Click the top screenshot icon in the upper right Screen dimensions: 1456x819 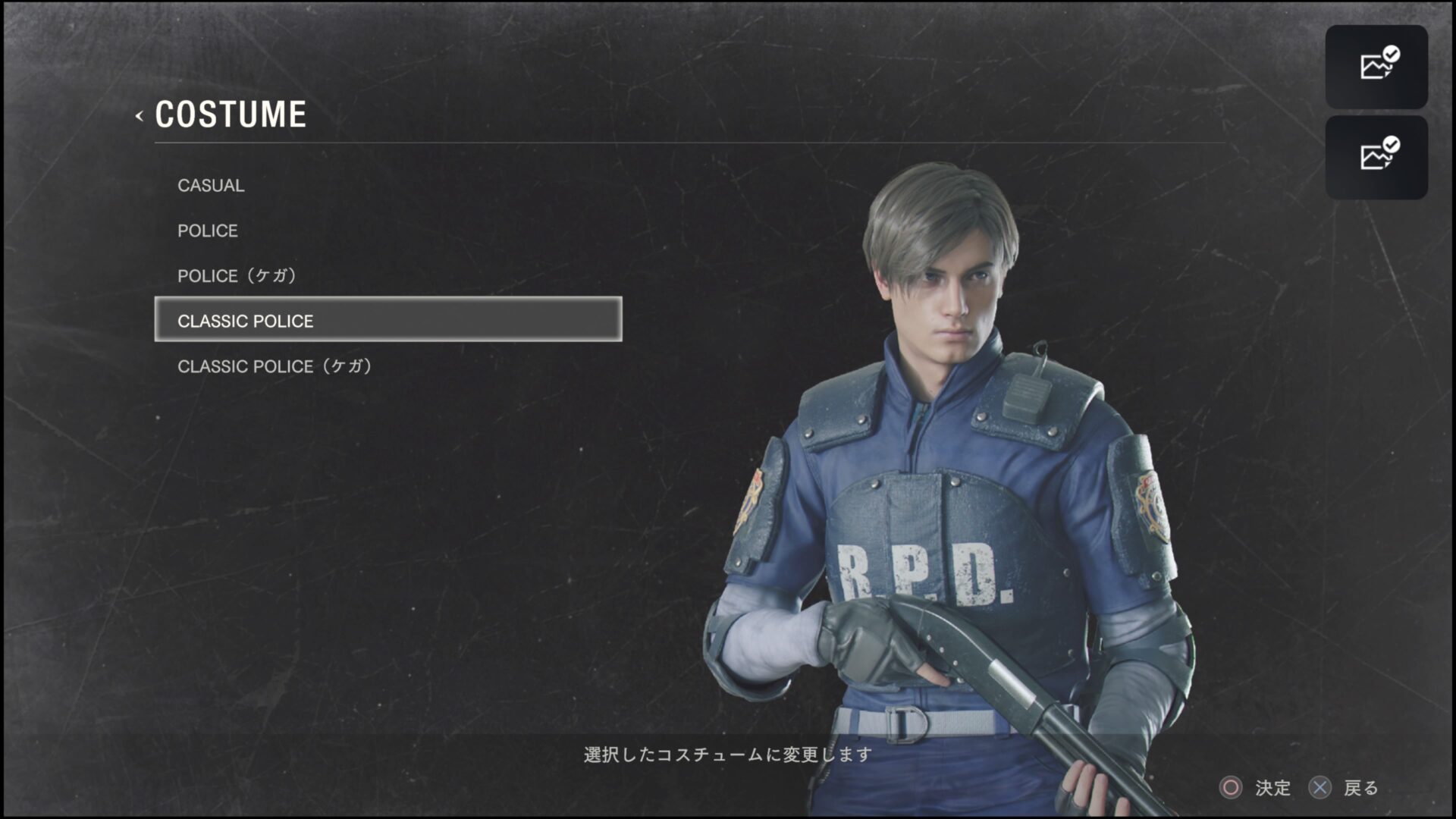pyautogui.click(x=1376, y=67)
